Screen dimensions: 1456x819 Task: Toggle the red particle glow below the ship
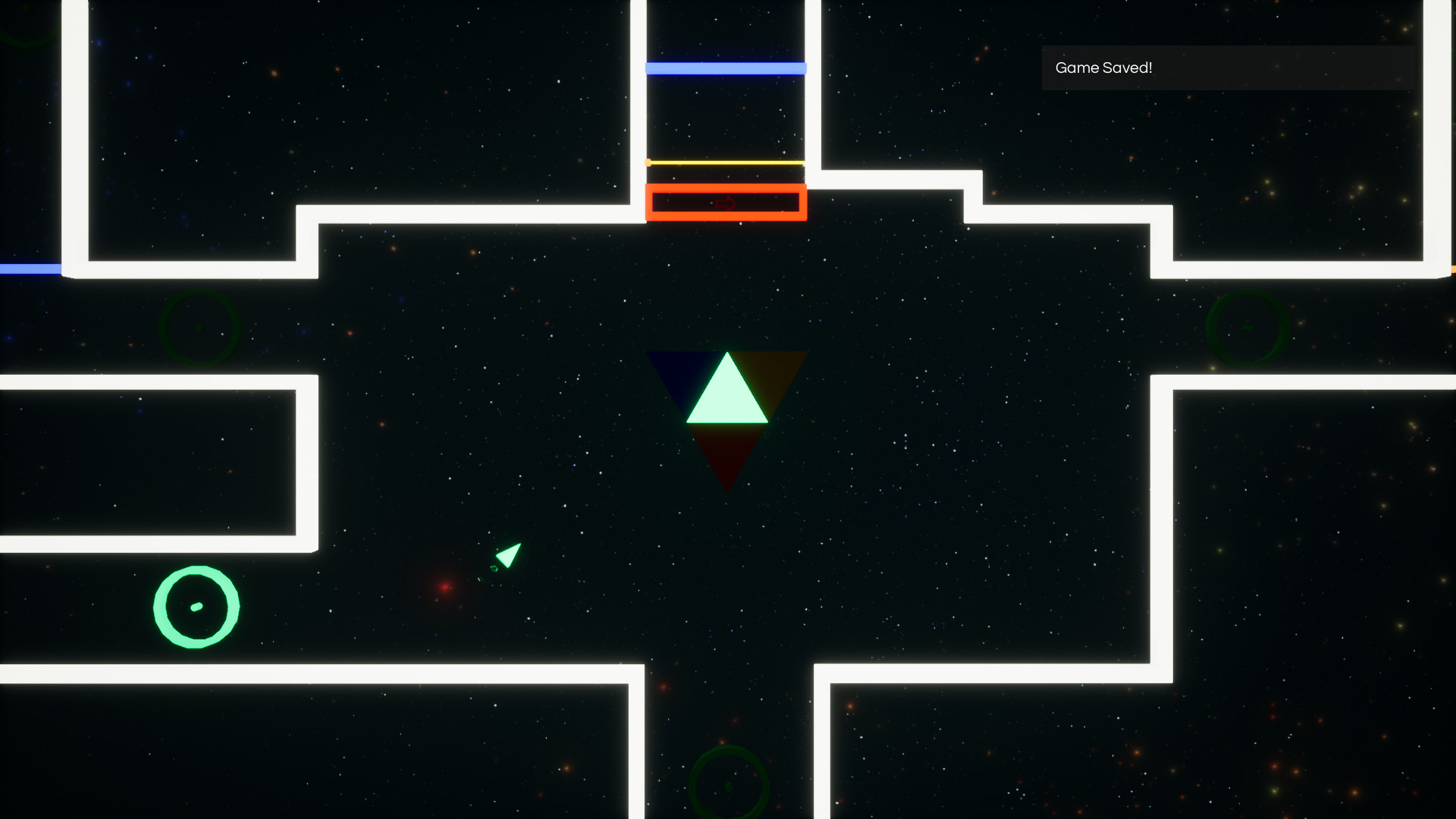[444, 586]
